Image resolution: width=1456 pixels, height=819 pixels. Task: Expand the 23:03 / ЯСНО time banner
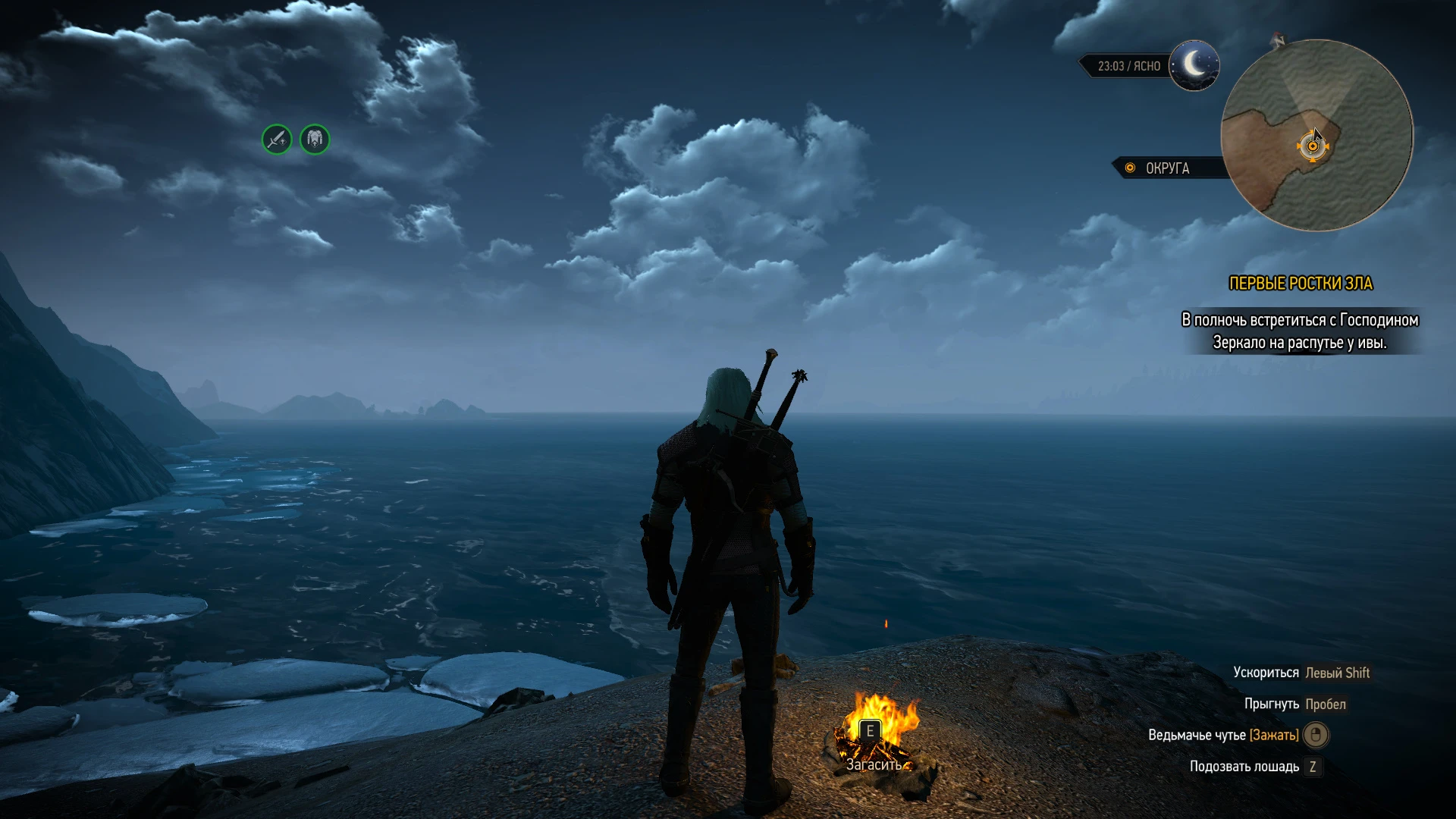point(1128,66)
